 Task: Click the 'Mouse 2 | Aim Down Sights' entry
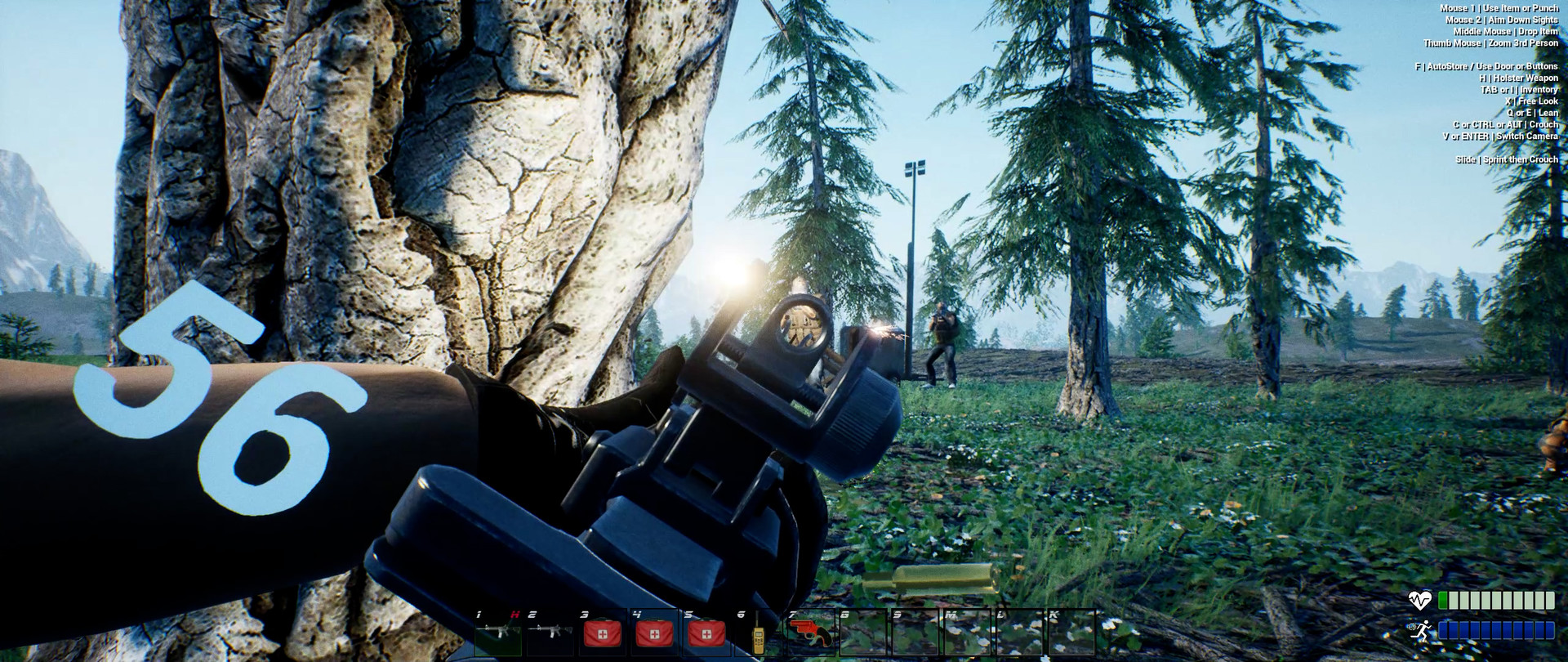tap(1503, 20)
